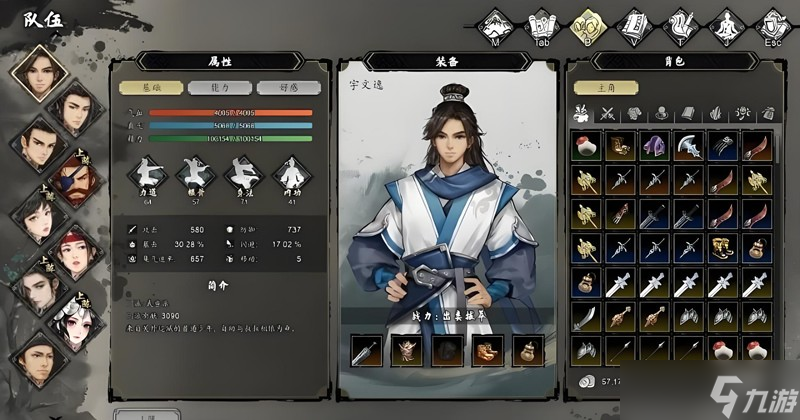Image resolution: width=800 pixels, height=420 pixels.
Task: Select the equipped gourd slot
Action: tap(527, 351)
